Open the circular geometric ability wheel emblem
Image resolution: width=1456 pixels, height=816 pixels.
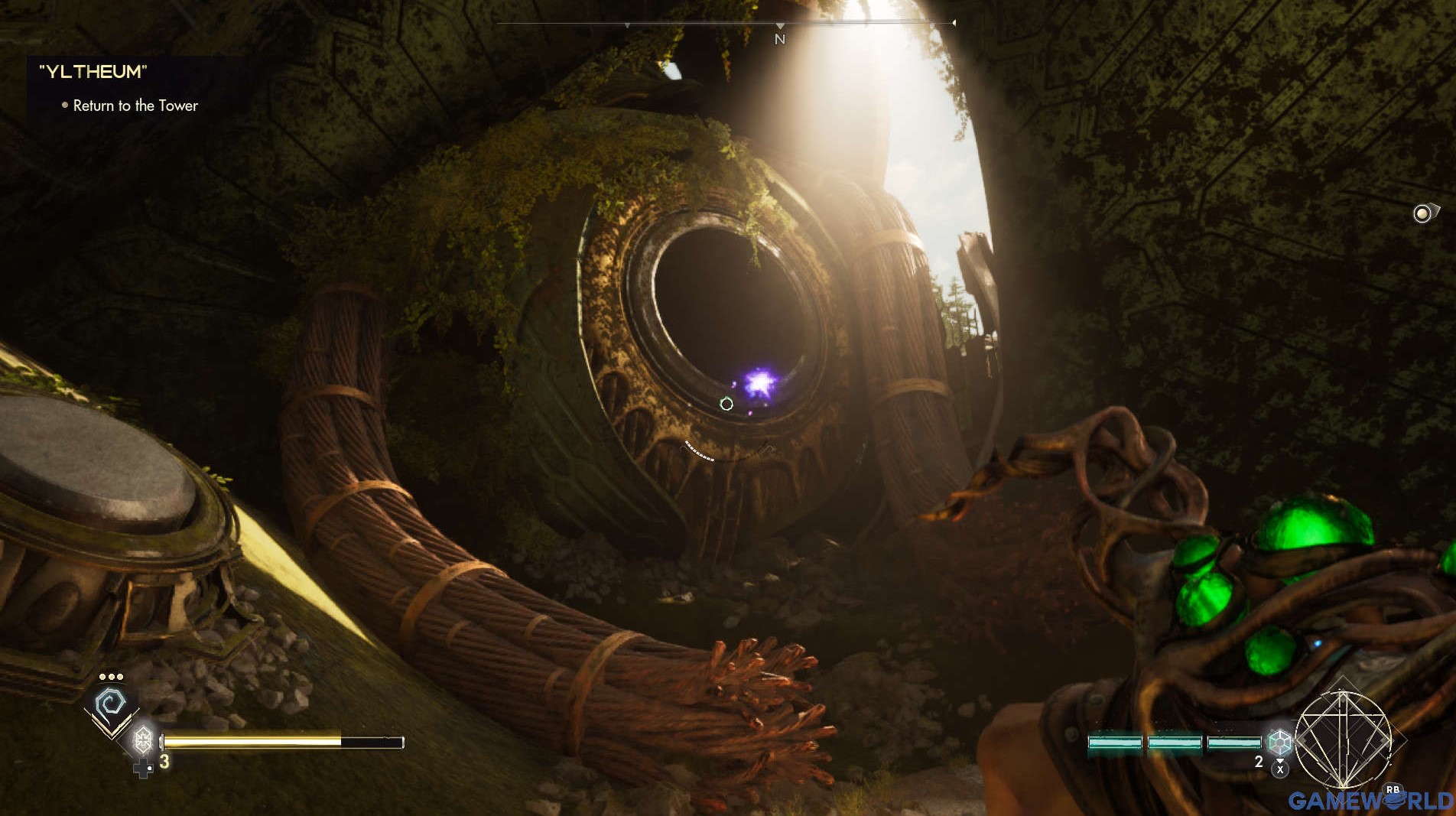click(1343, 740)
